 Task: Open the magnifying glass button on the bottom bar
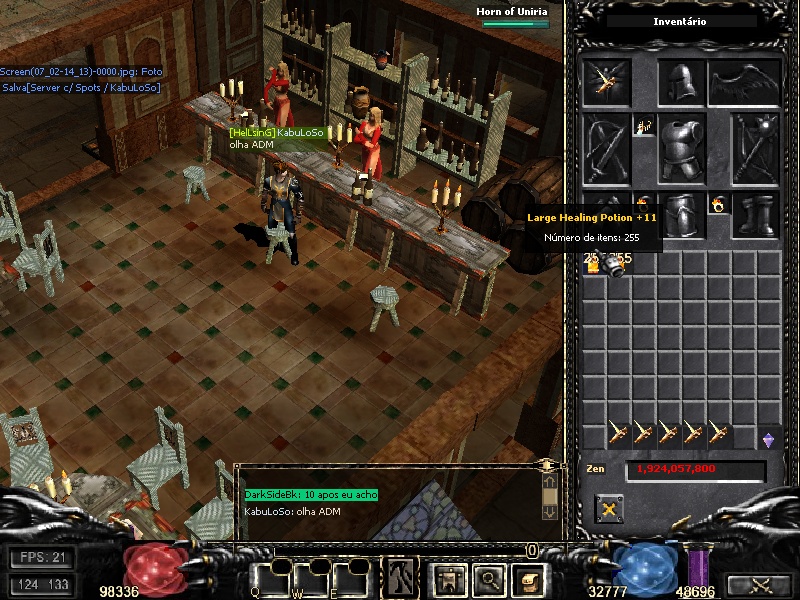[x=487, y=577]
